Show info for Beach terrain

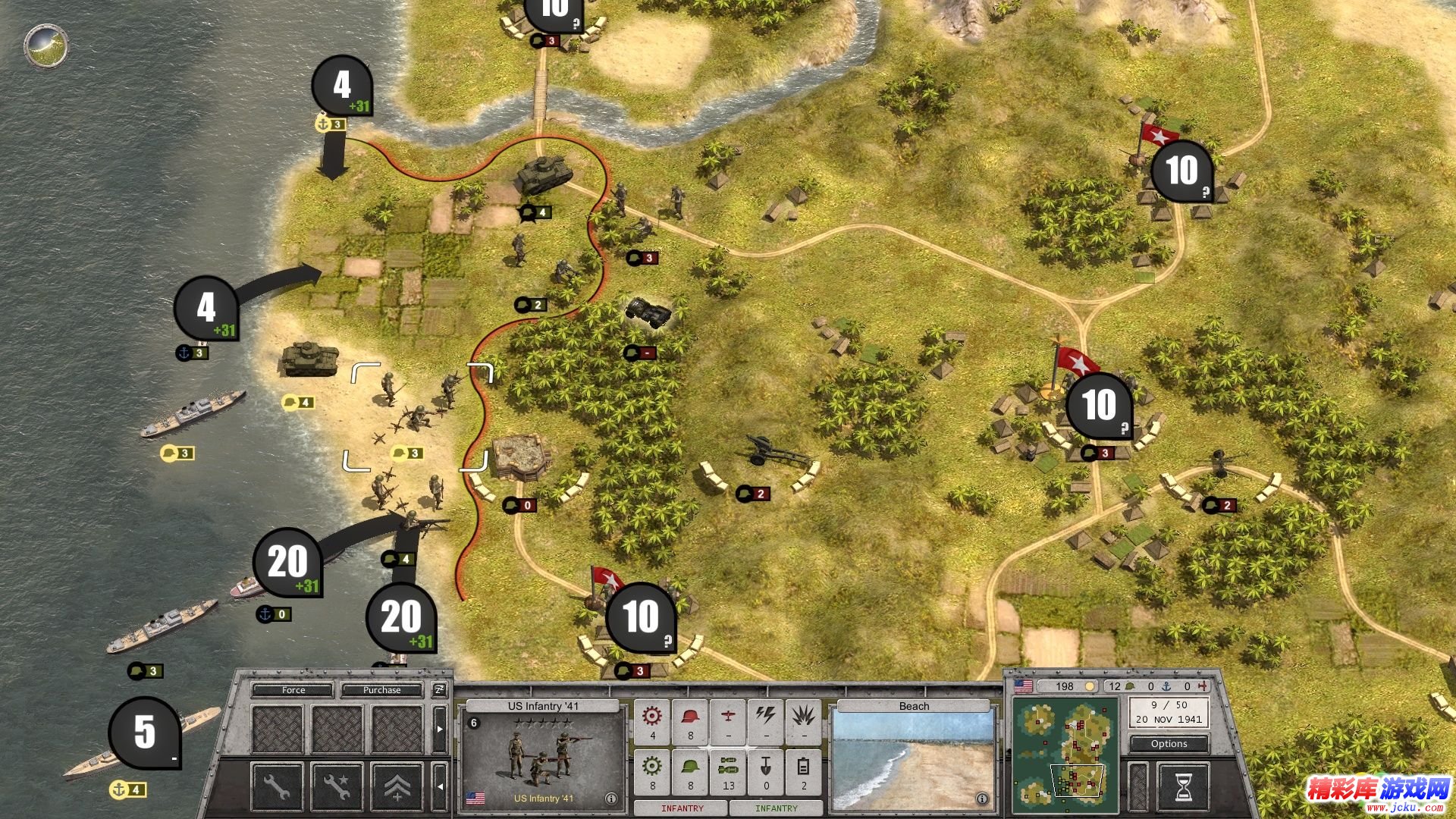tap(982, 799)
